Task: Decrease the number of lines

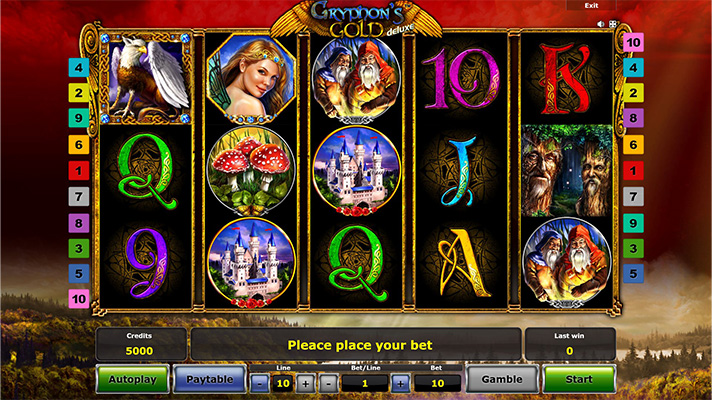Action: tap(260, 383)
